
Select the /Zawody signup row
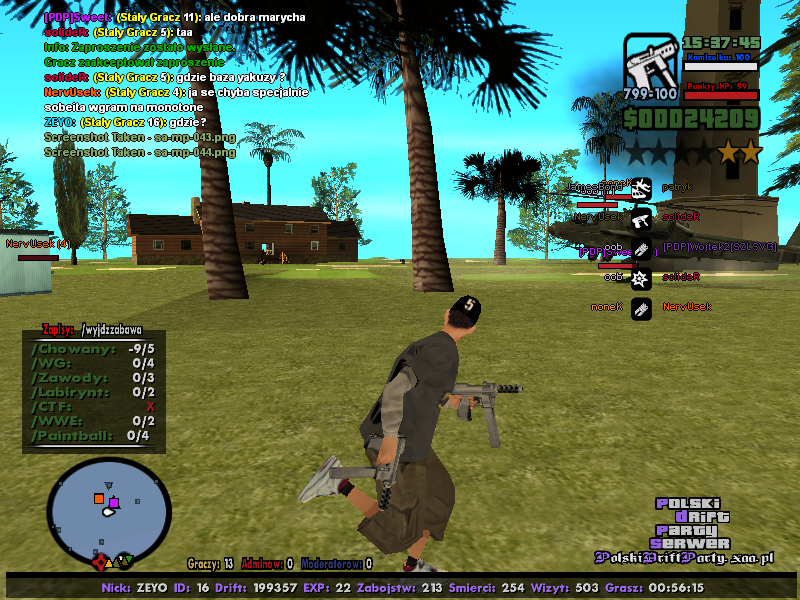point(93,378)
